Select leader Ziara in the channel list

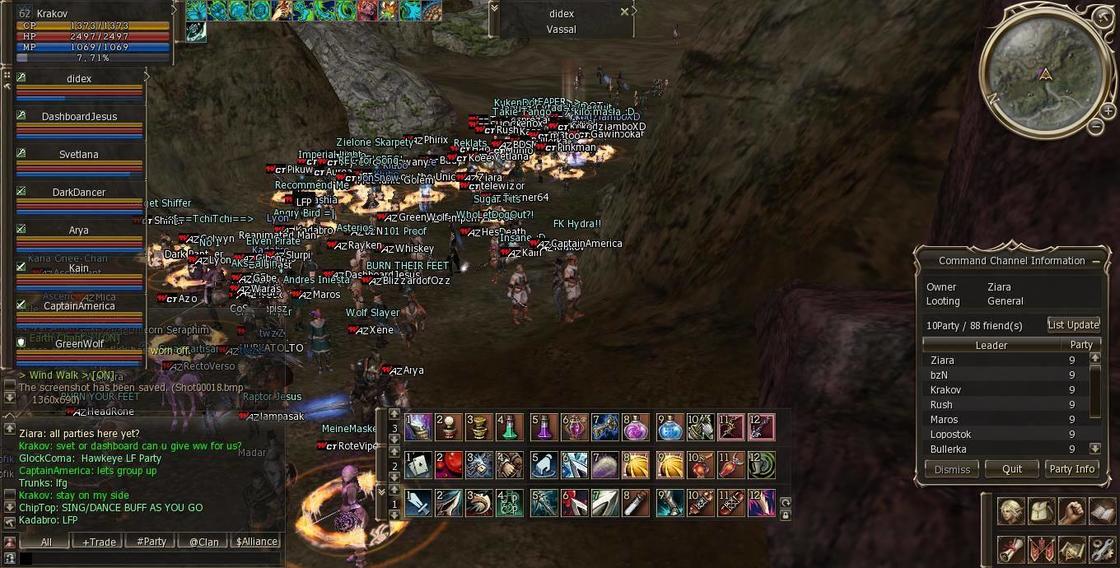point(942,360)
